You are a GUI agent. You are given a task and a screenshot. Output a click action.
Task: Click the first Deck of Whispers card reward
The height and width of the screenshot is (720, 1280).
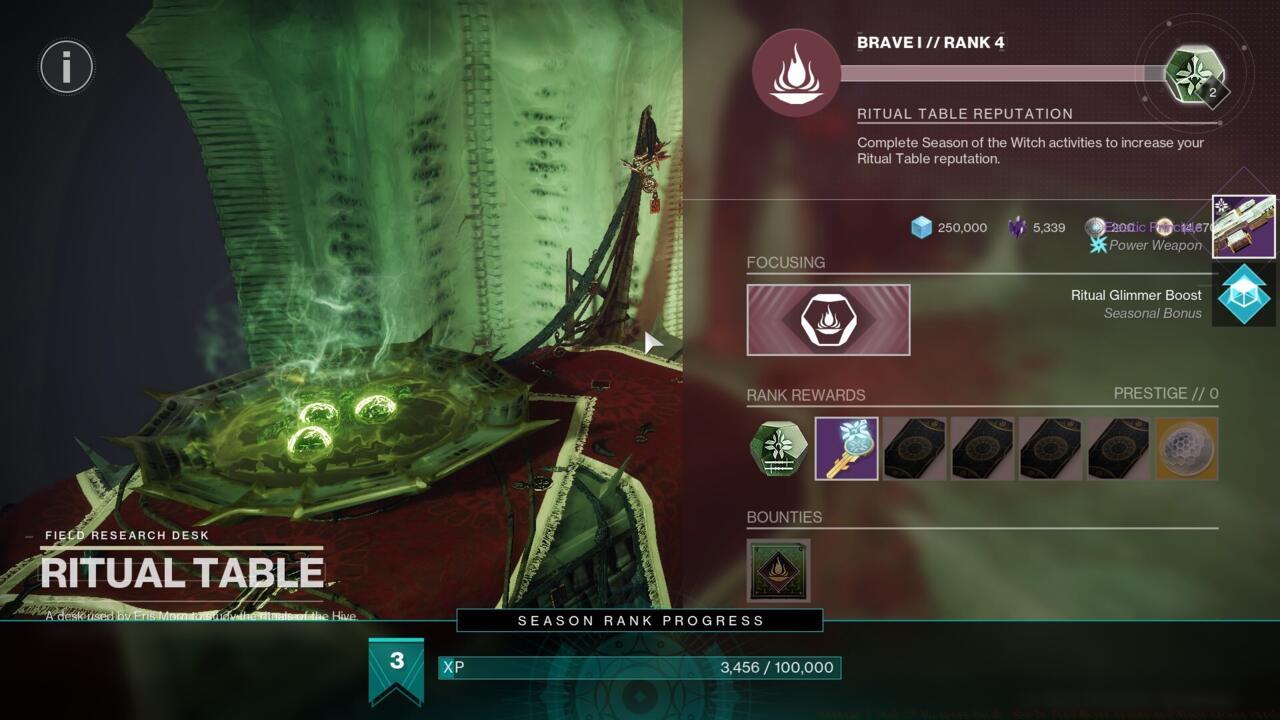[x=914, y=449]
